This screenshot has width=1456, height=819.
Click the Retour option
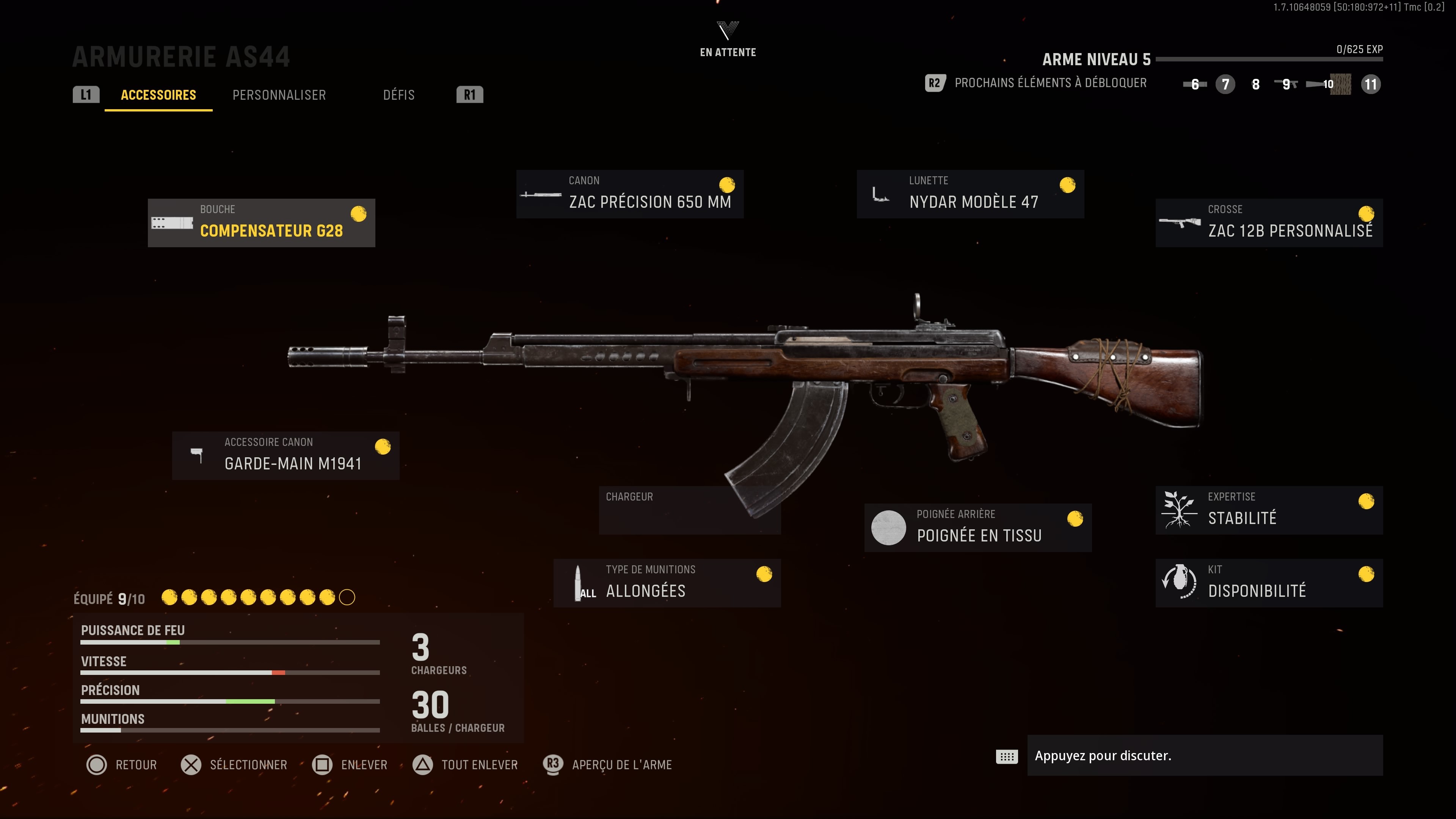121,765
